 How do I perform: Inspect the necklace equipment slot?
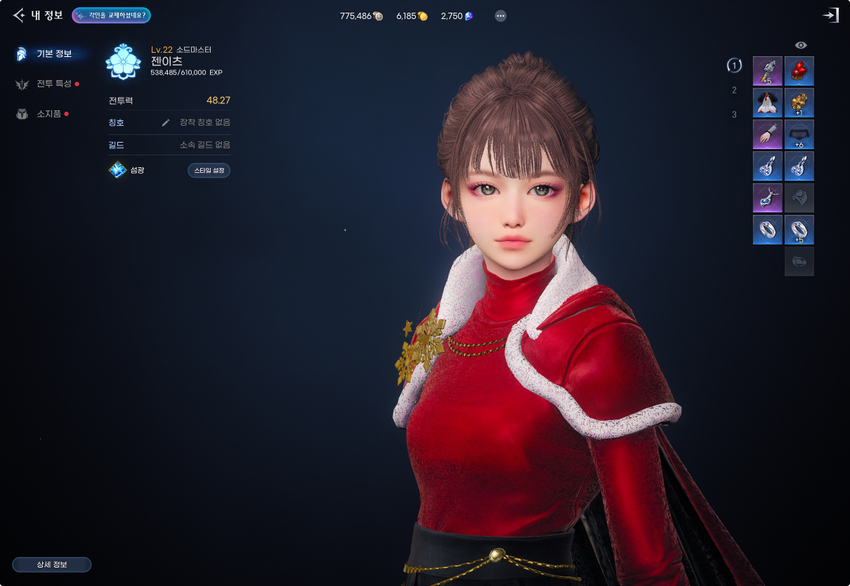(x=767, y=197)
